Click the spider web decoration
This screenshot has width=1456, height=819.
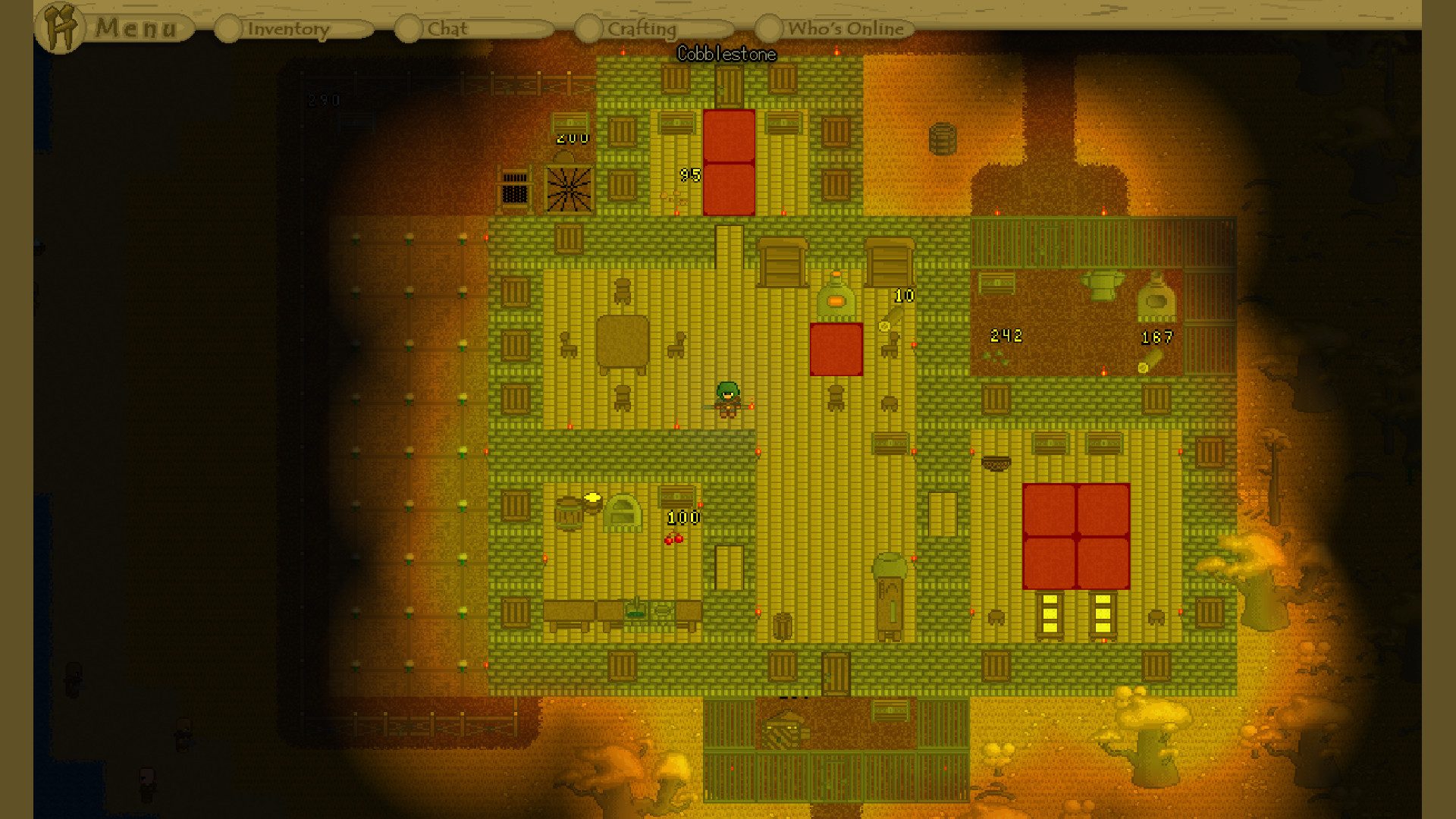568,187
